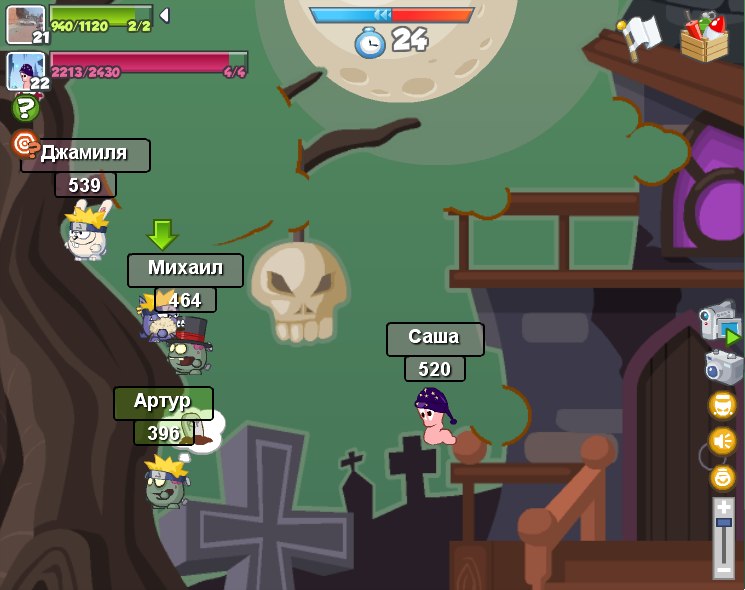Viewport: 745px width, 590px height.
Task: Click the orange face icon above speaker
Action: coord(722,405)
